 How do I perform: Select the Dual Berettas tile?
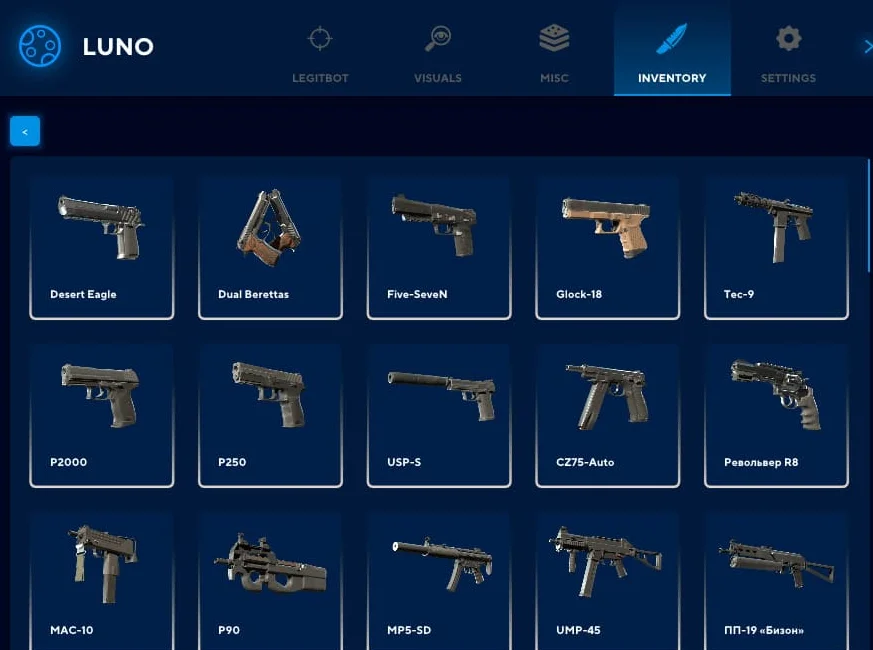270,247
